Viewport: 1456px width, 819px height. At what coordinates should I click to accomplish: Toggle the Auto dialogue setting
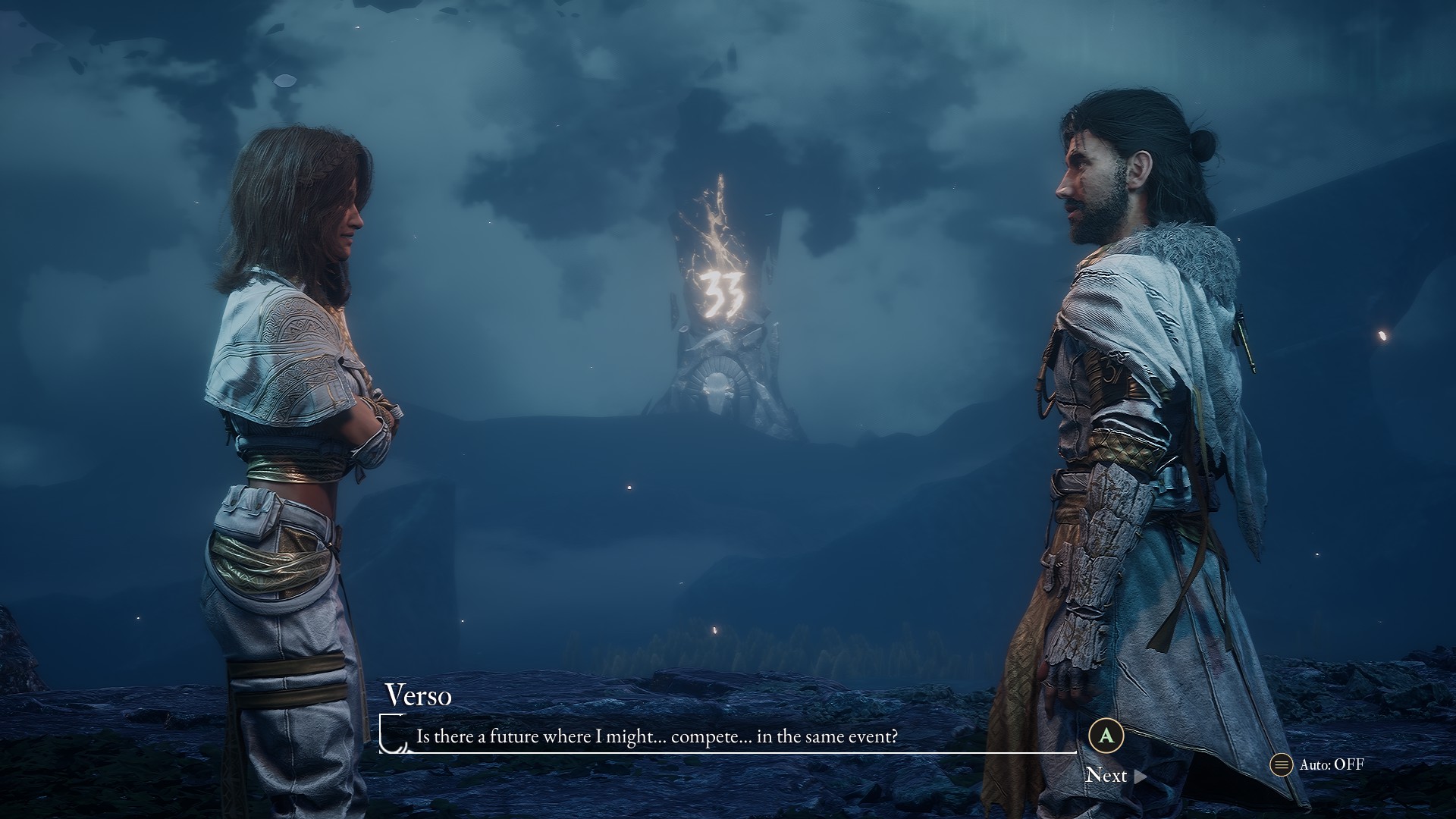click(1318, 764)
